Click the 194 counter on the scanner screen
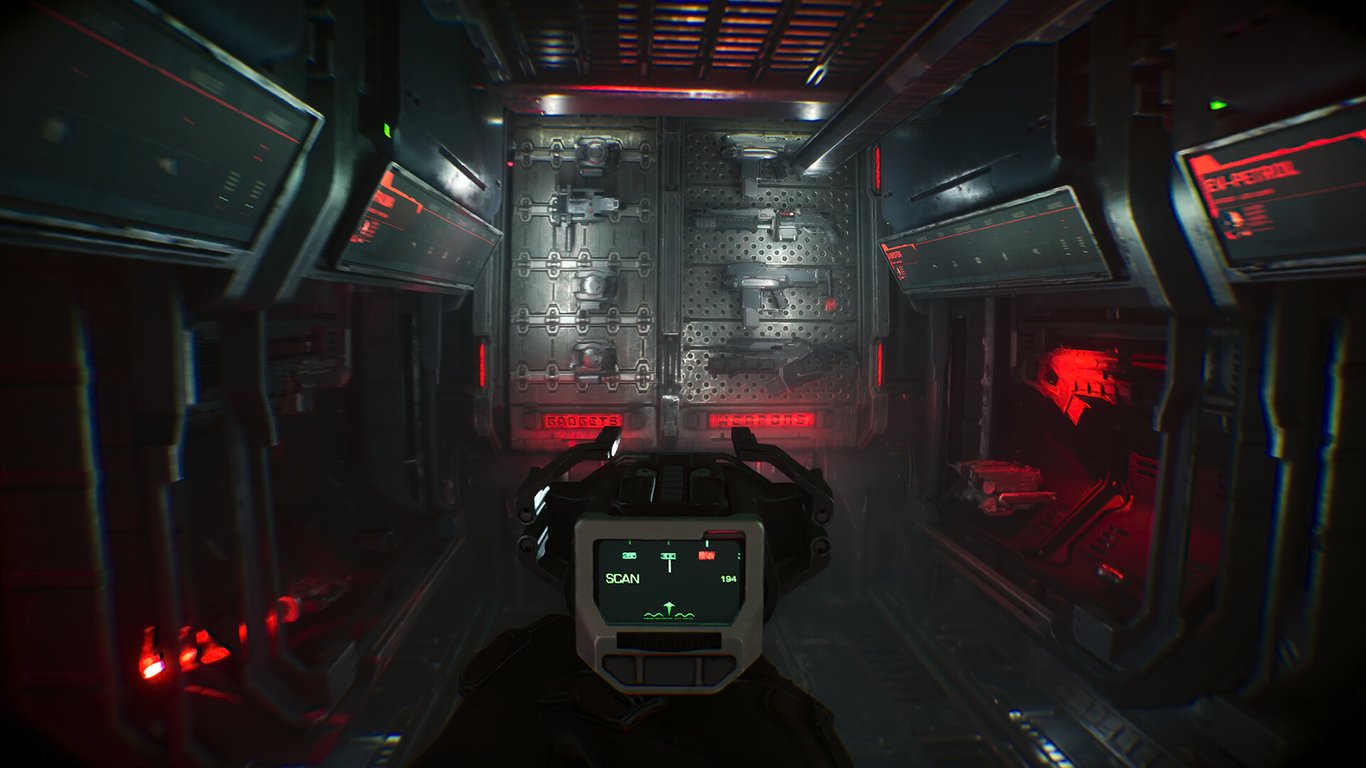Viewport: 1366px width, 768px height. 729,577
